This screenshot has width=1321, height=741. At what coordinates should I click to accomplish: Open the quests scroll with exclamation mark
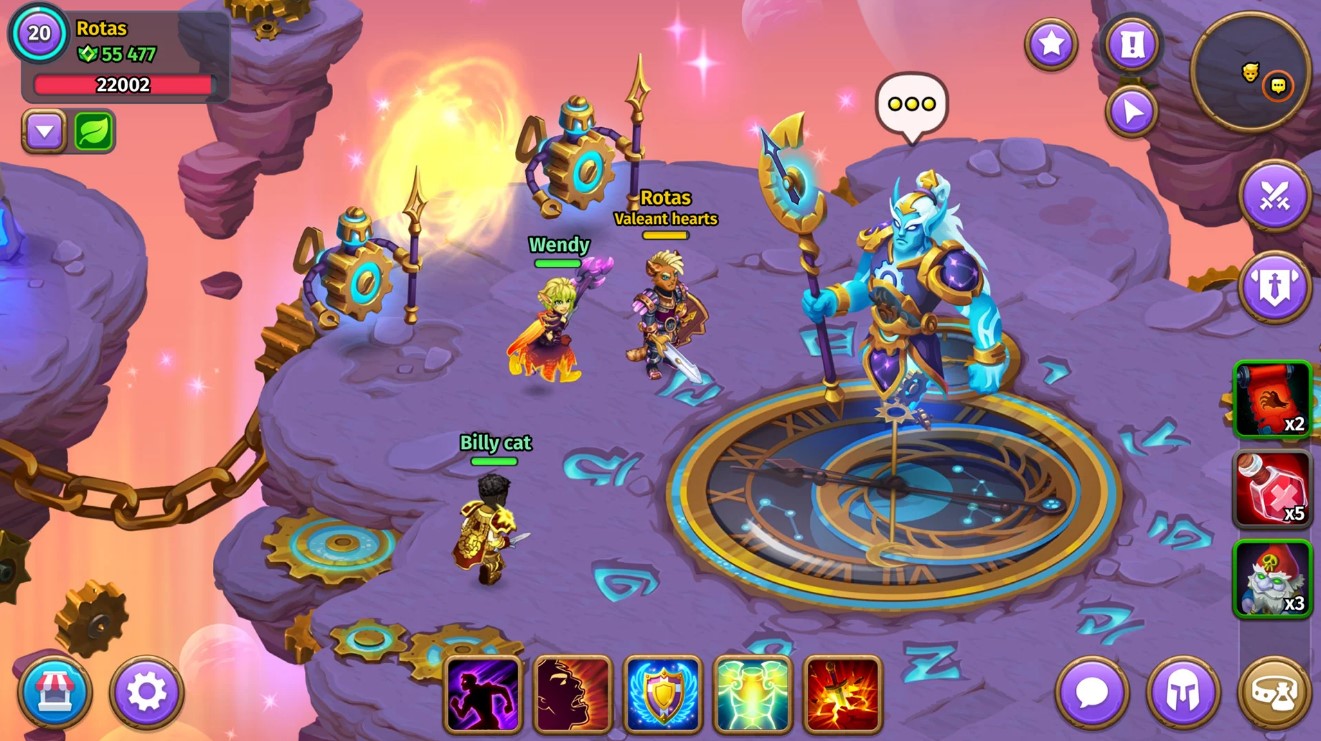[1131, 45]
